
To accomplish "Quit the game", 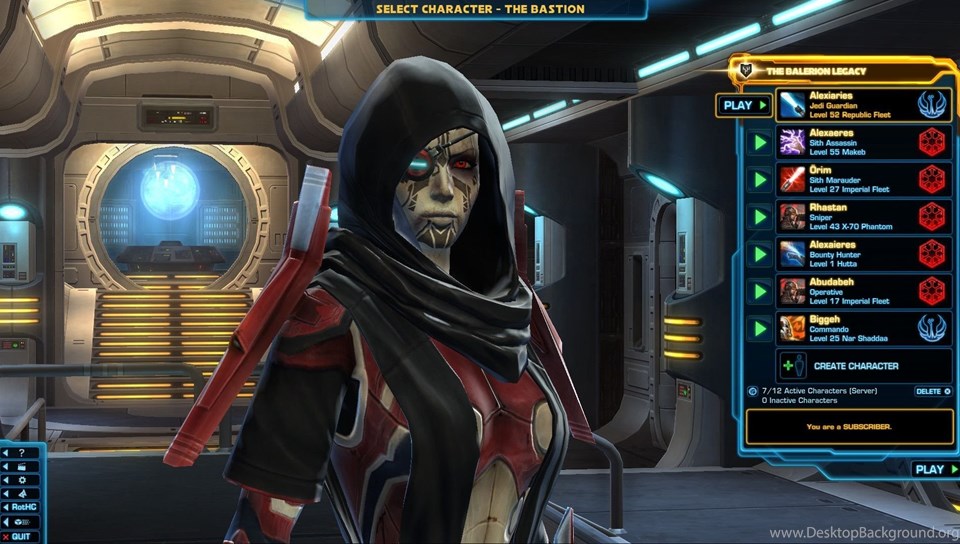I will (21, 537).
